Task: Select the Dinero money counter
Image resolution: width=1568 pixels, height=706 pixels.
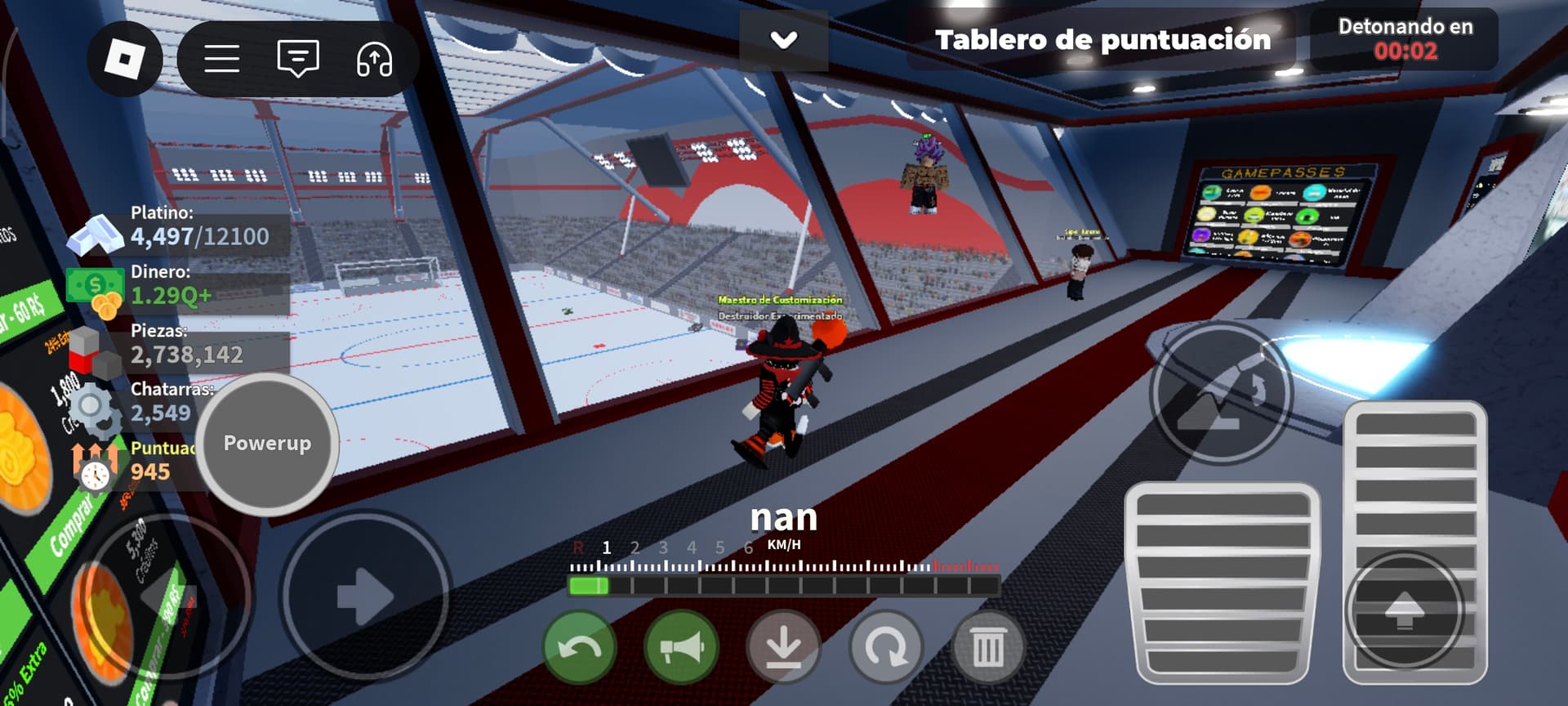Action: 180,286
